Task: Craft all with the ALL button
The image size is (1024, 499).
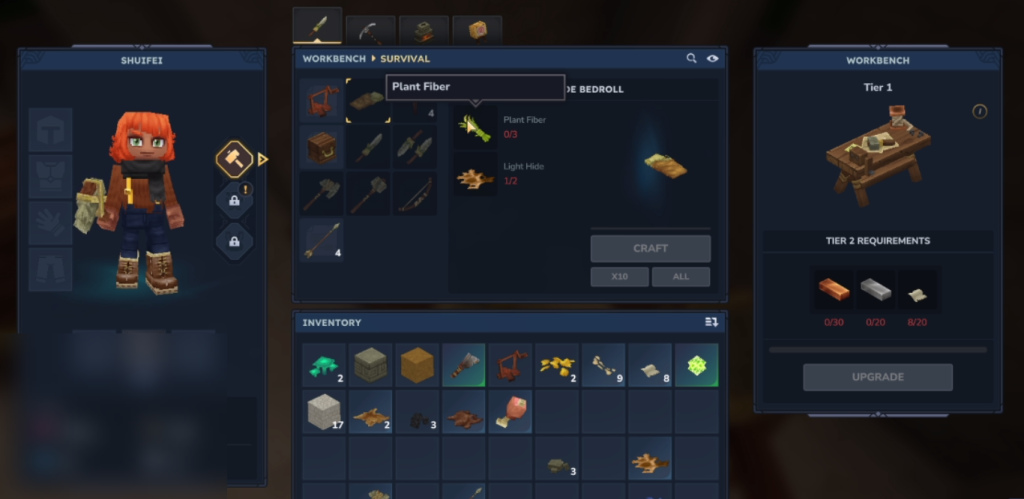Action: tap(681, 276)
